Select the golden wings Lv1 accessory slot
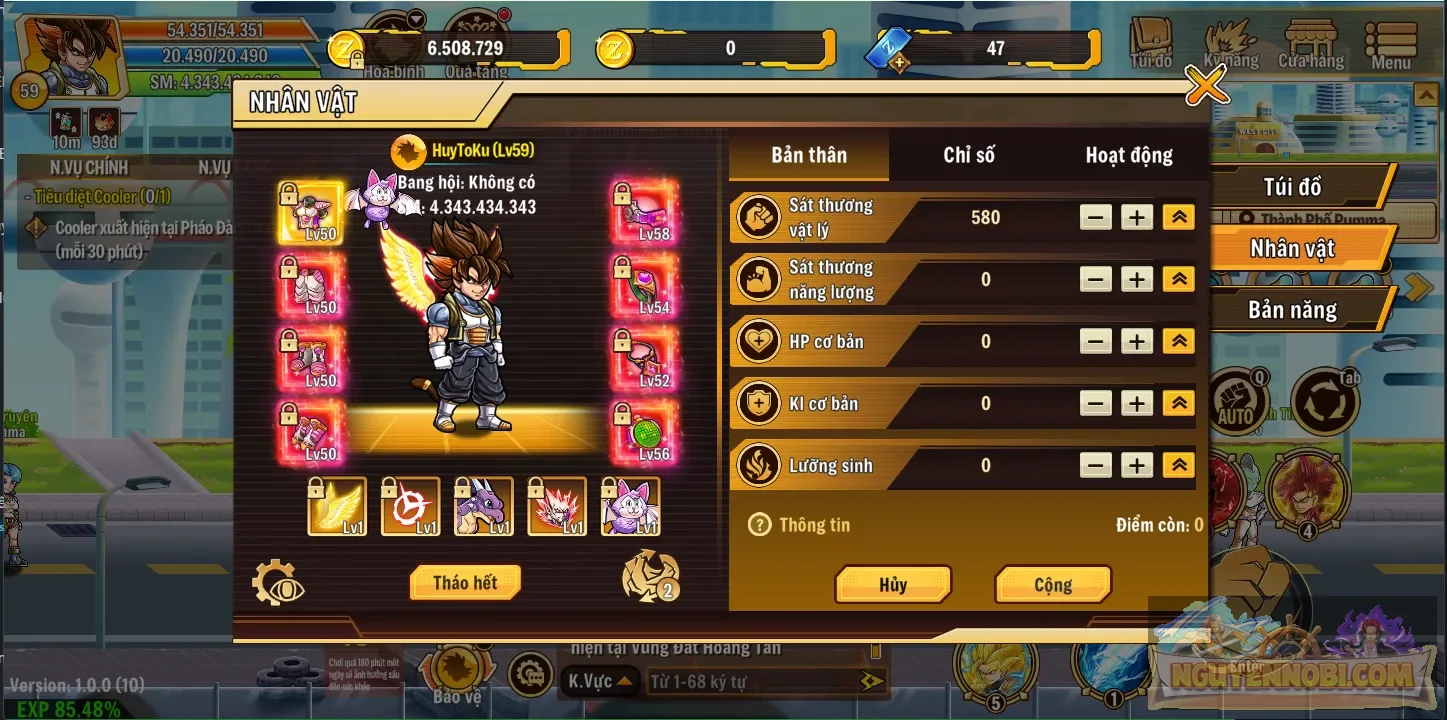The height and width of the screenshot is (720, 1447). [336, 508]
